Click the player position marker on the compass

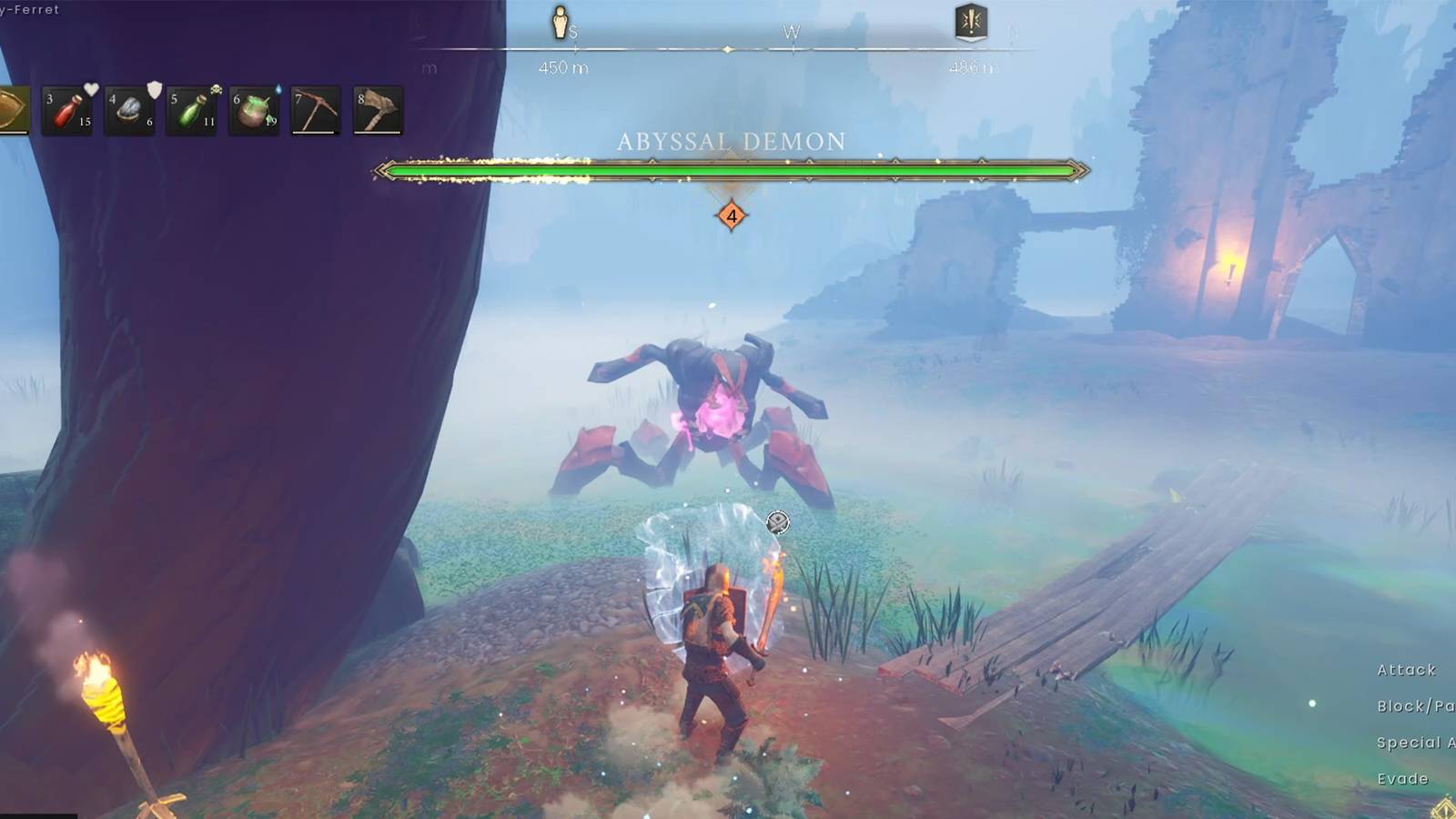click(561, 22)
